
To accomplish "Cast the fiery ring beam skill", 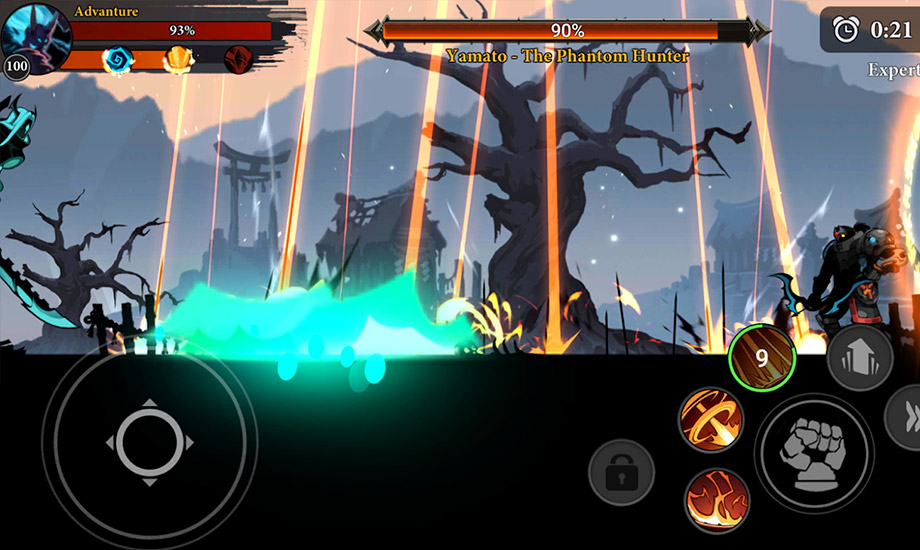I will (711, 420).
